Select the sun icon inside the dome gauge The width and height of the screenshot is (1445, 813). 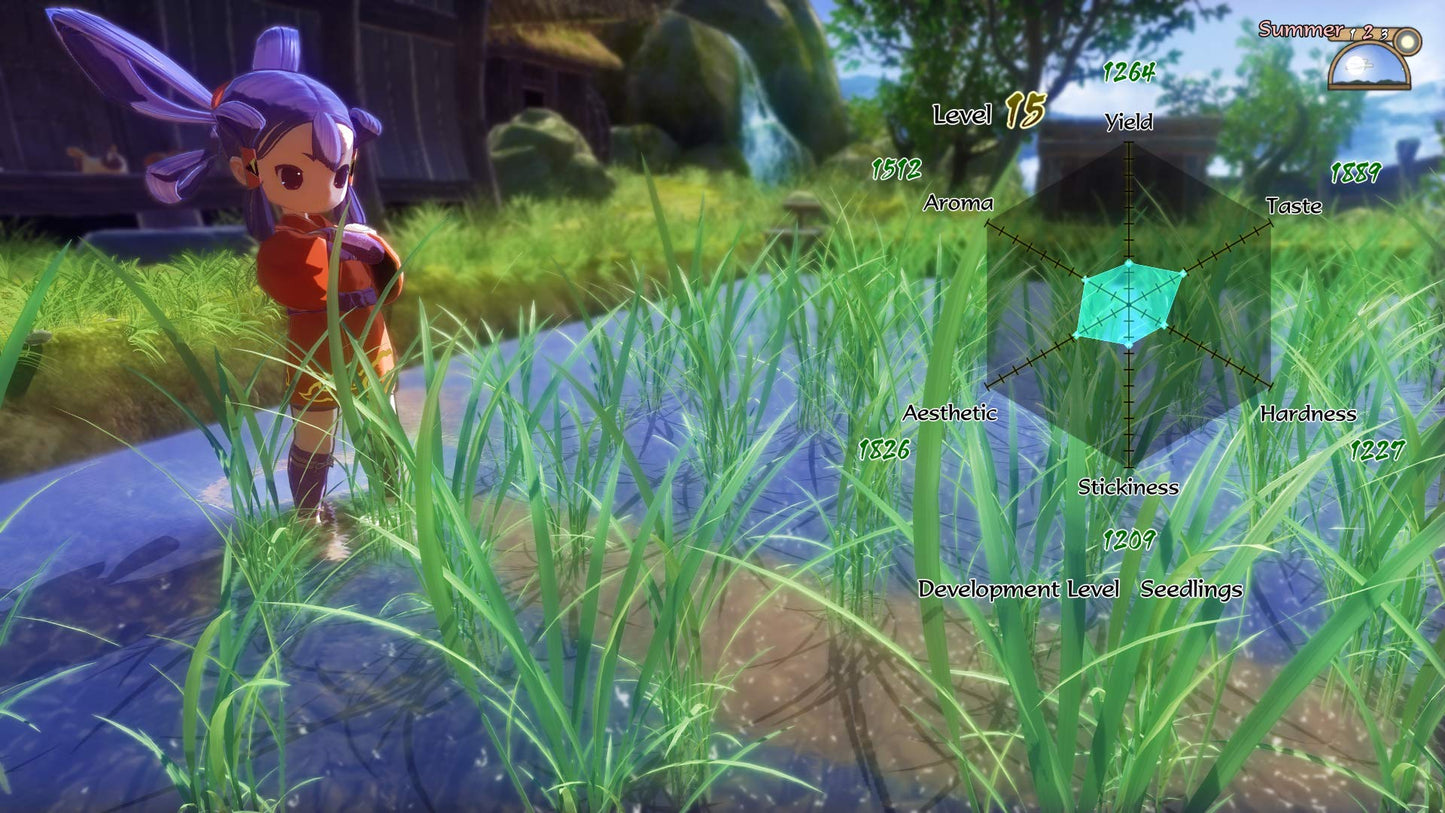click(x=1355, y=66)
